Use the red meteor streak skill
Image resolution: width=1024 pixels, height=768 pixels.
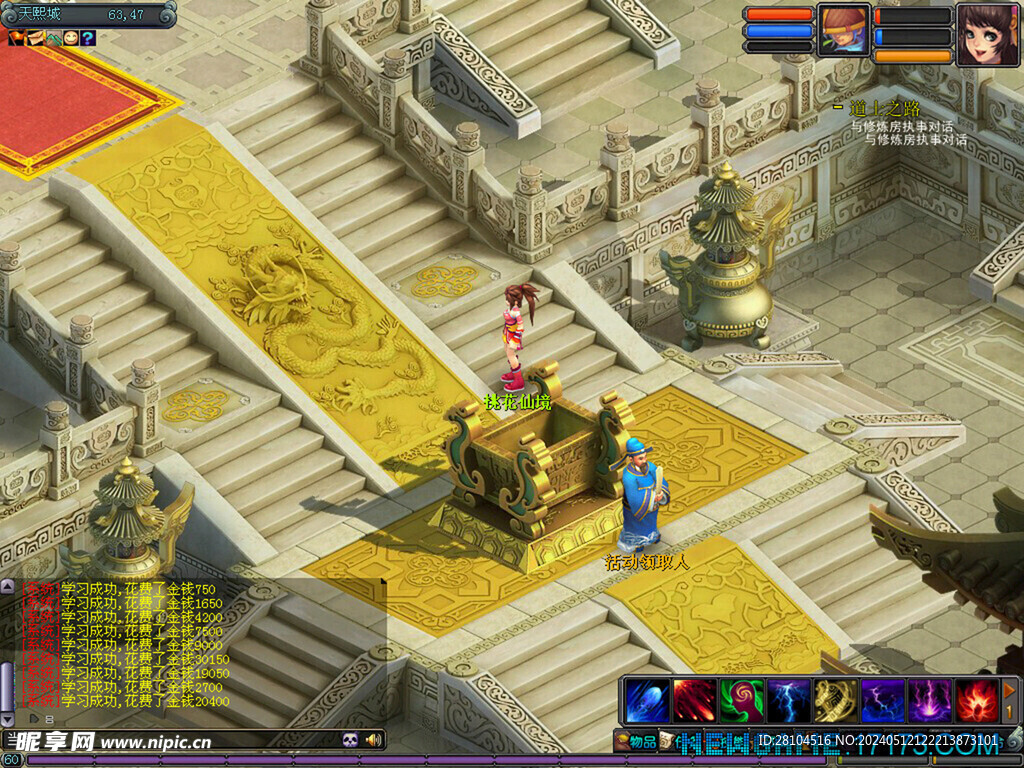click(x=694, y=700)
